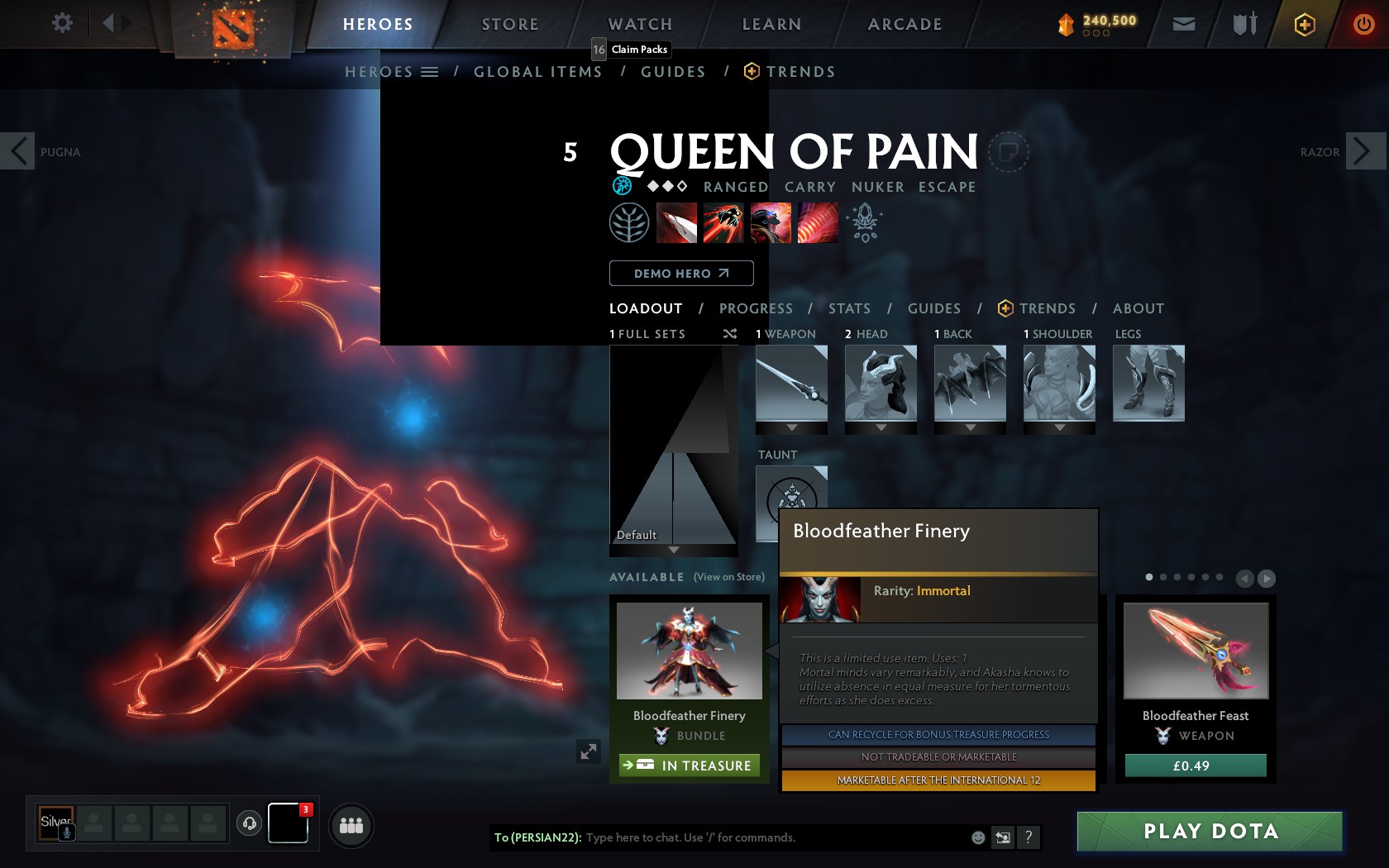Click the DEMO HERO button
1389x868 pixels.
[680, 273]
